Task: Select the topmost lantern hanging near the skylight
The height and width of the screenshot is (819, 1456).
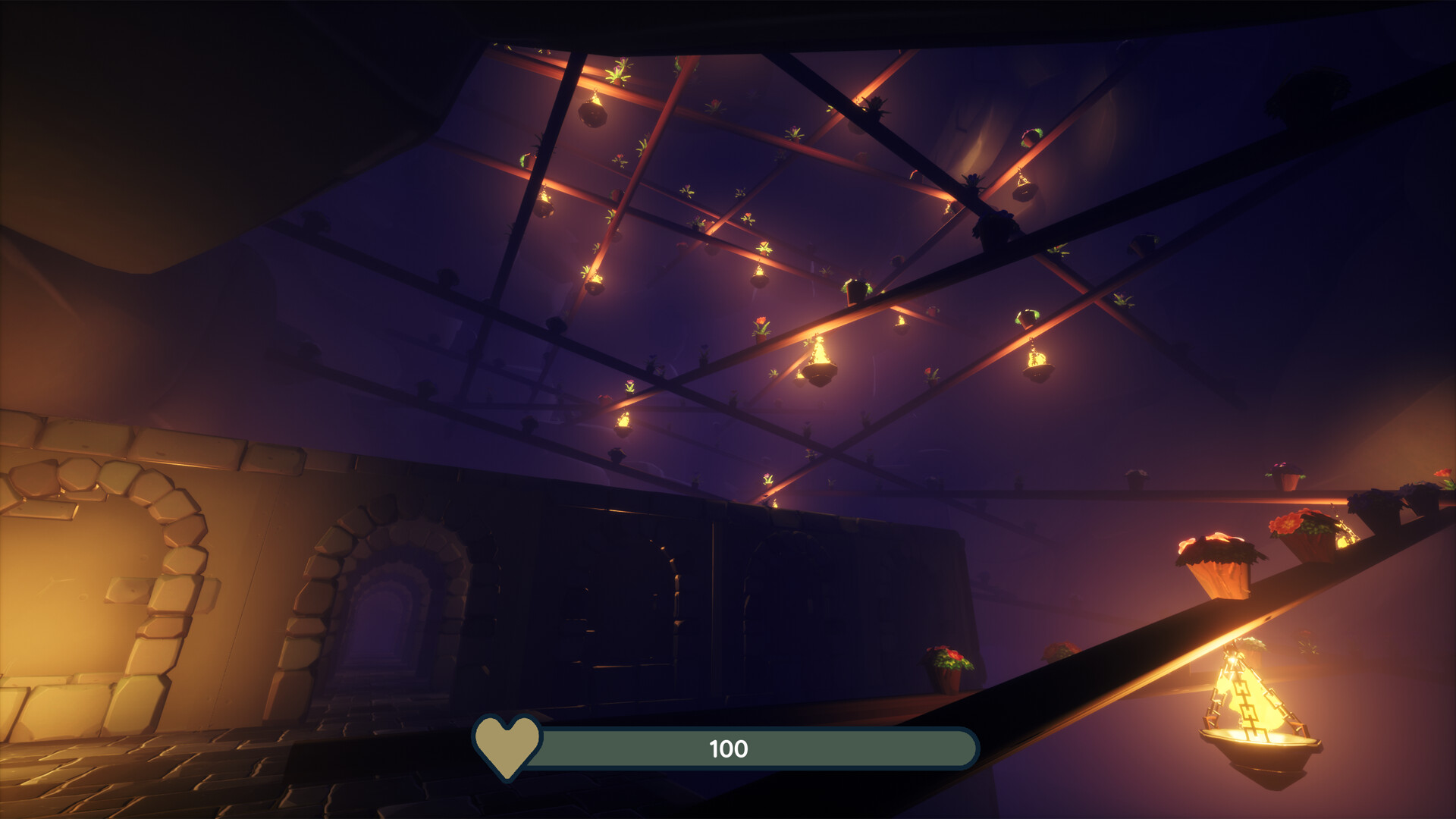Action: click(x=592, y=110)
